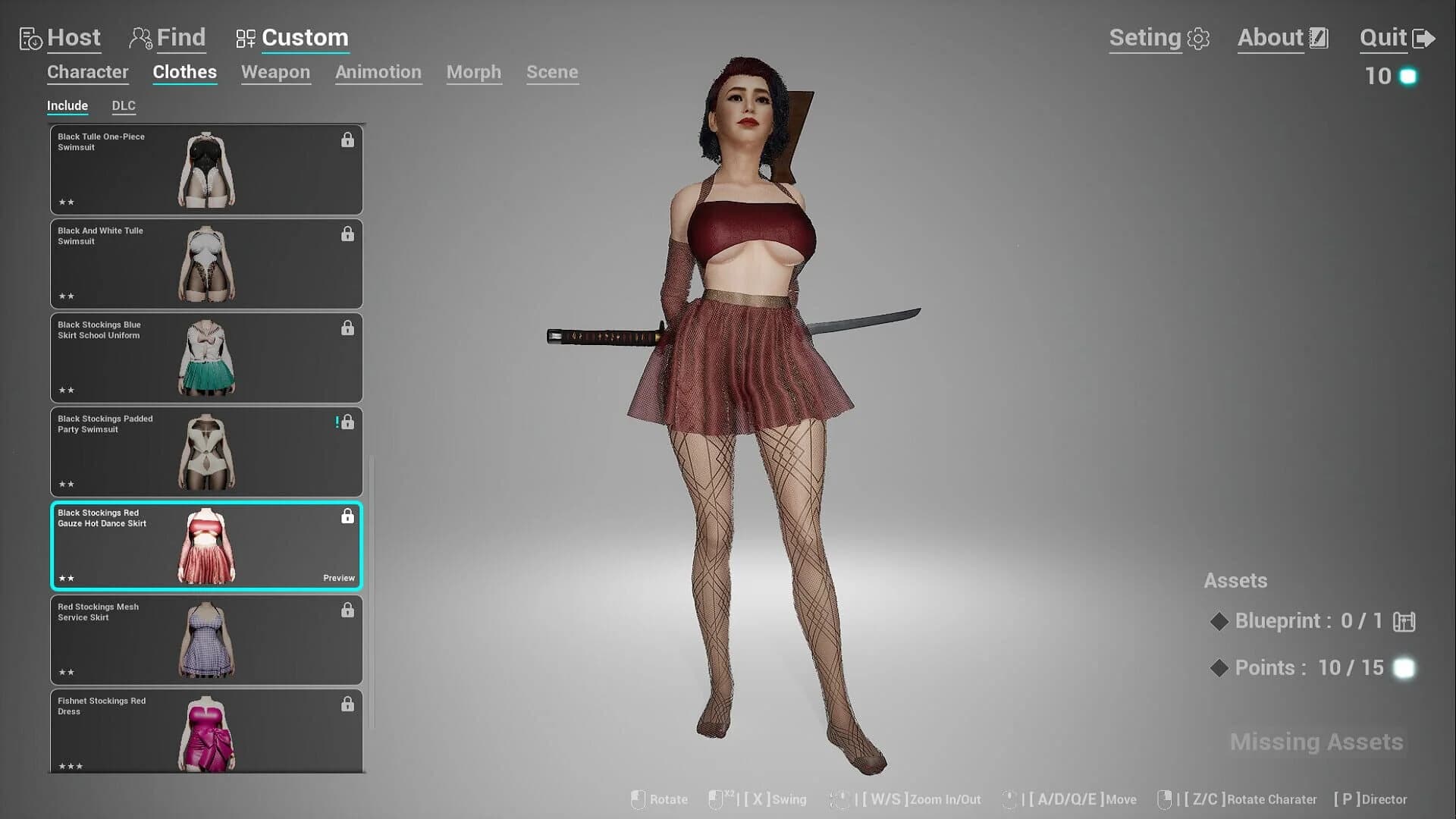Switch to the DLC clothes list

(124, 106)
